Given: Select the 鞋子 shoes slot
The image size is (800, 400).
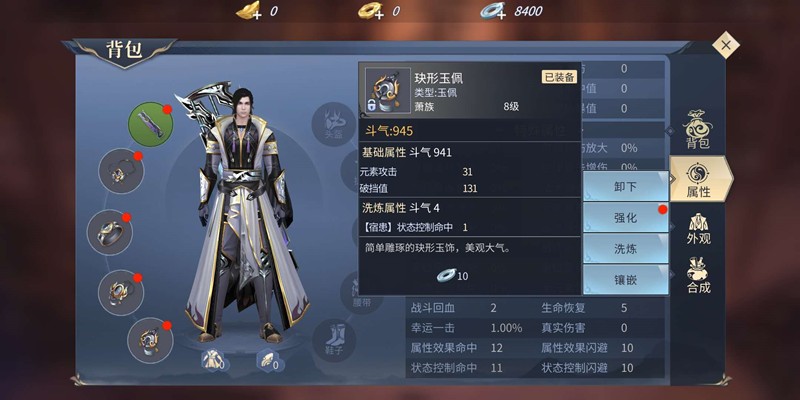Looking at the screenshot, I should 333,337.
